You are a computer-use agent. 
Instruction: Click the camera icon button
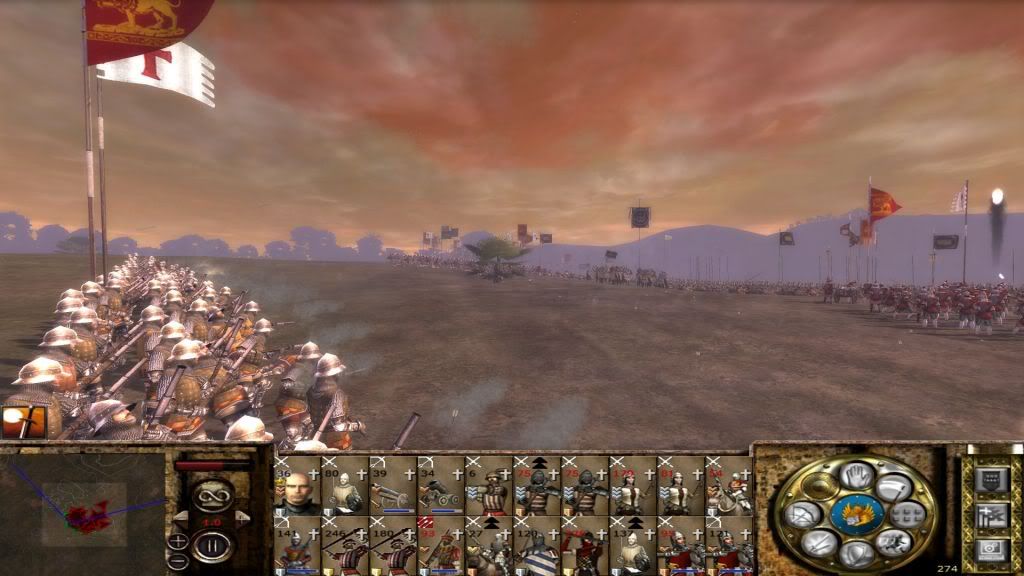tap(991, 549)
